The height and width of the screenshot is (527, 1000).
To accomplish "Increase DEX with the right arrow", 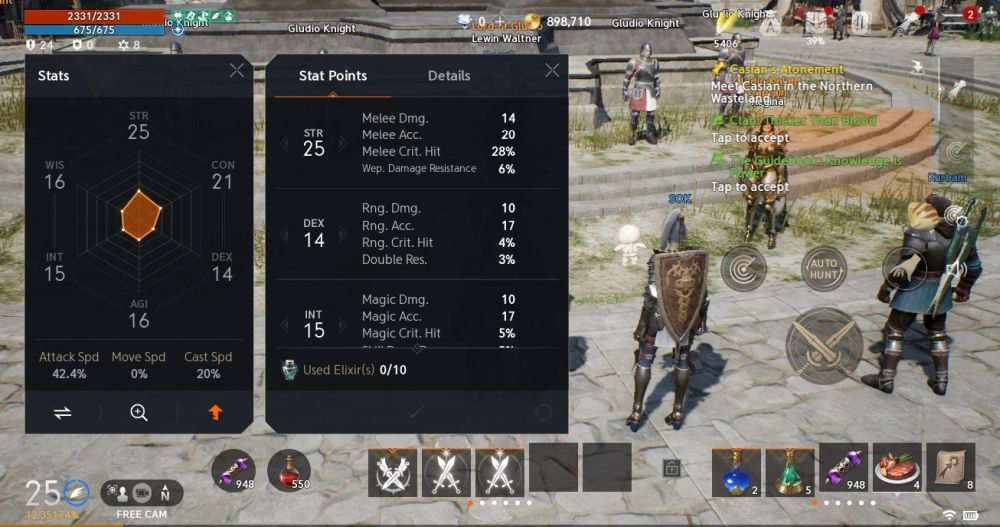I will (x=343, y=235).
